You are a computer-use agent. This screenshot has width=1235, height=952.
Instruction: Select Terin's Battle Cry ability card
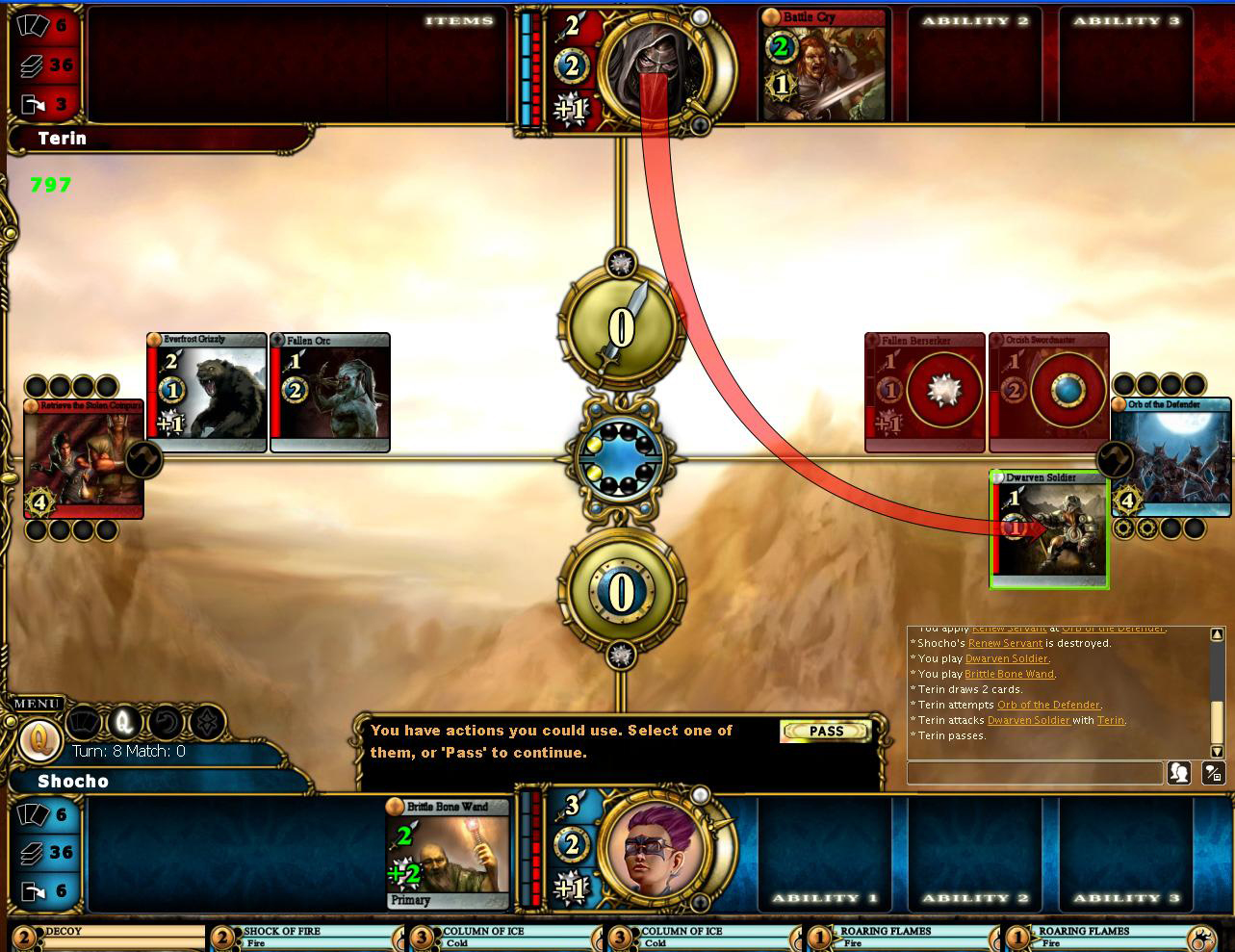click(x=823, y=65)
